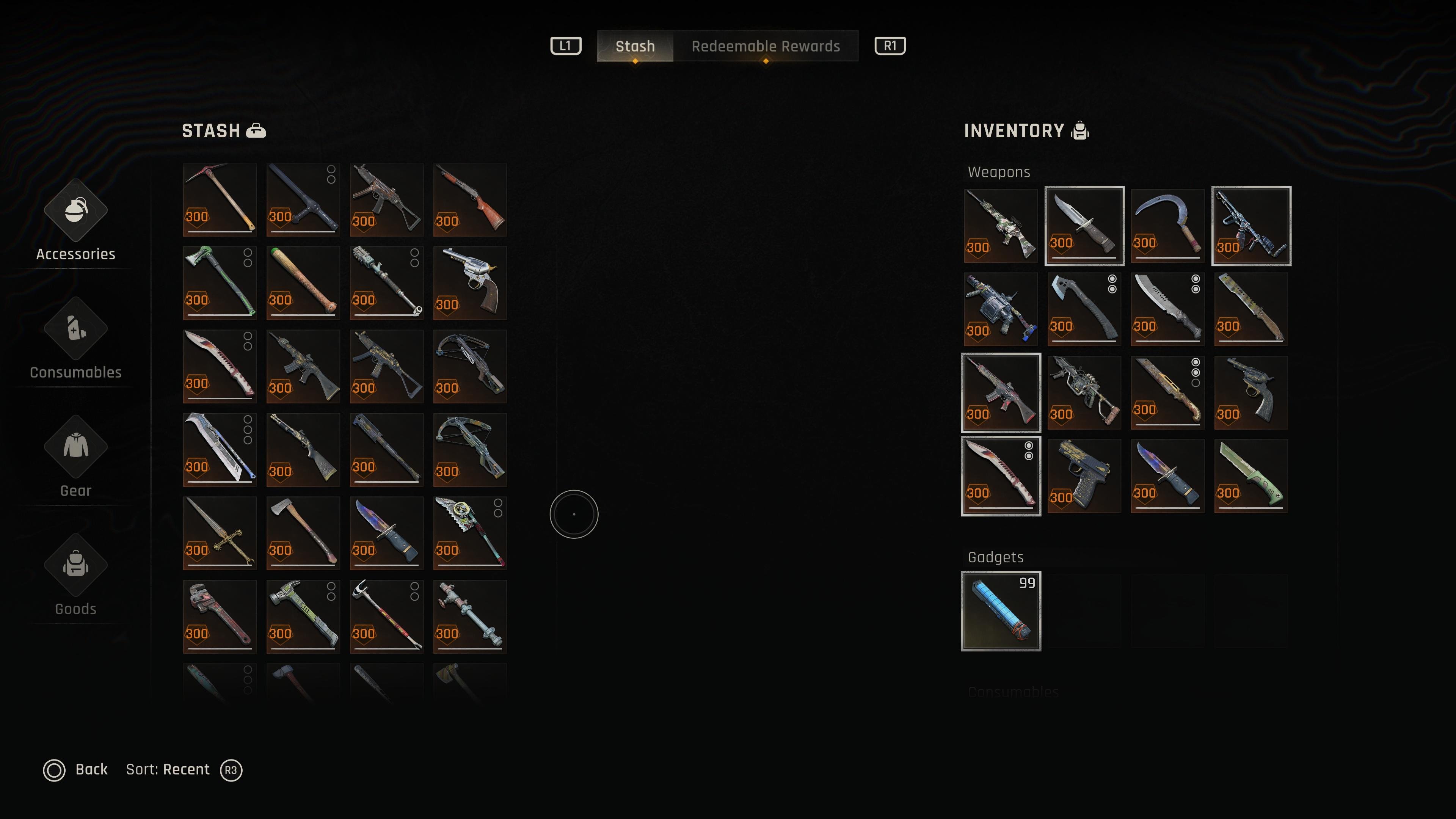Screen dimensions: 1456x819
Task: Switch to the Redeemable Rewards tab
Action: pyautogui.click(x=765, y=46)
